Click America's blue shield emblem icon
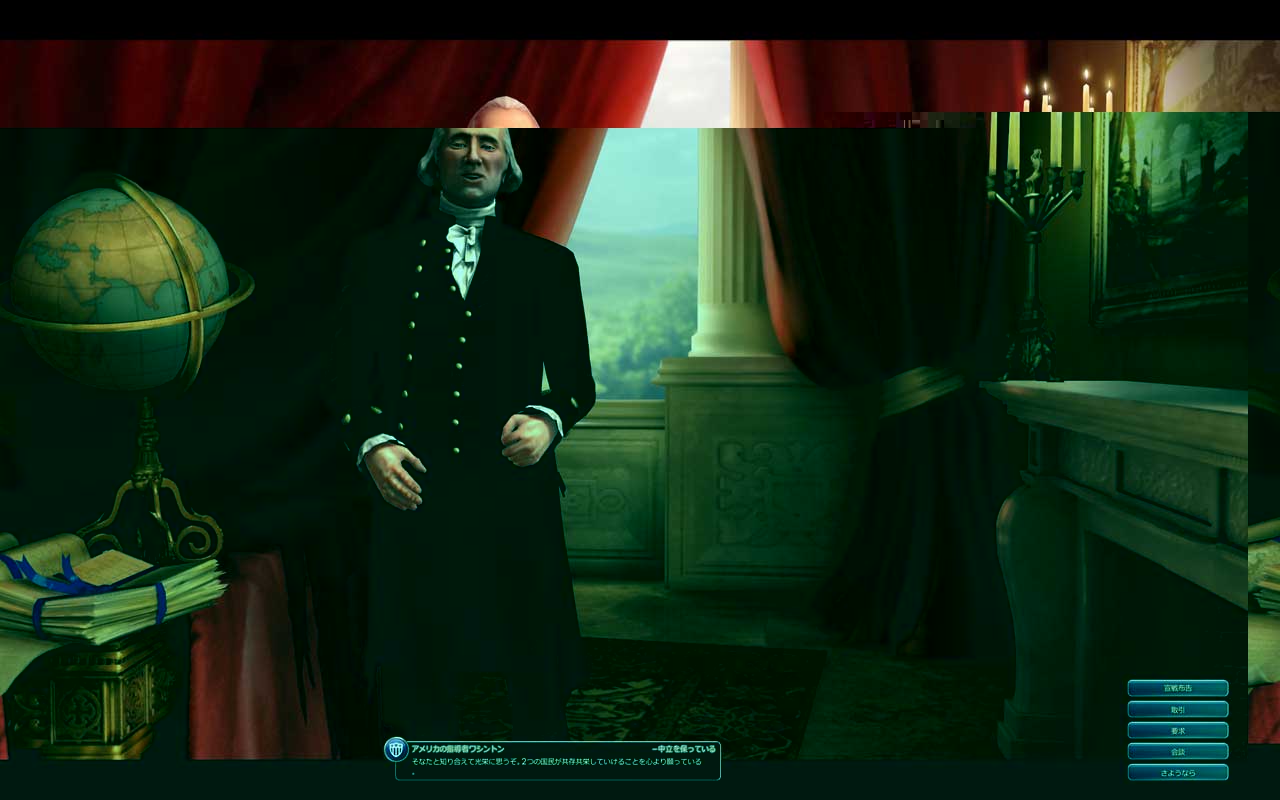The height and width of the screenshot is (800, 1280). click(x=394, y=749)
